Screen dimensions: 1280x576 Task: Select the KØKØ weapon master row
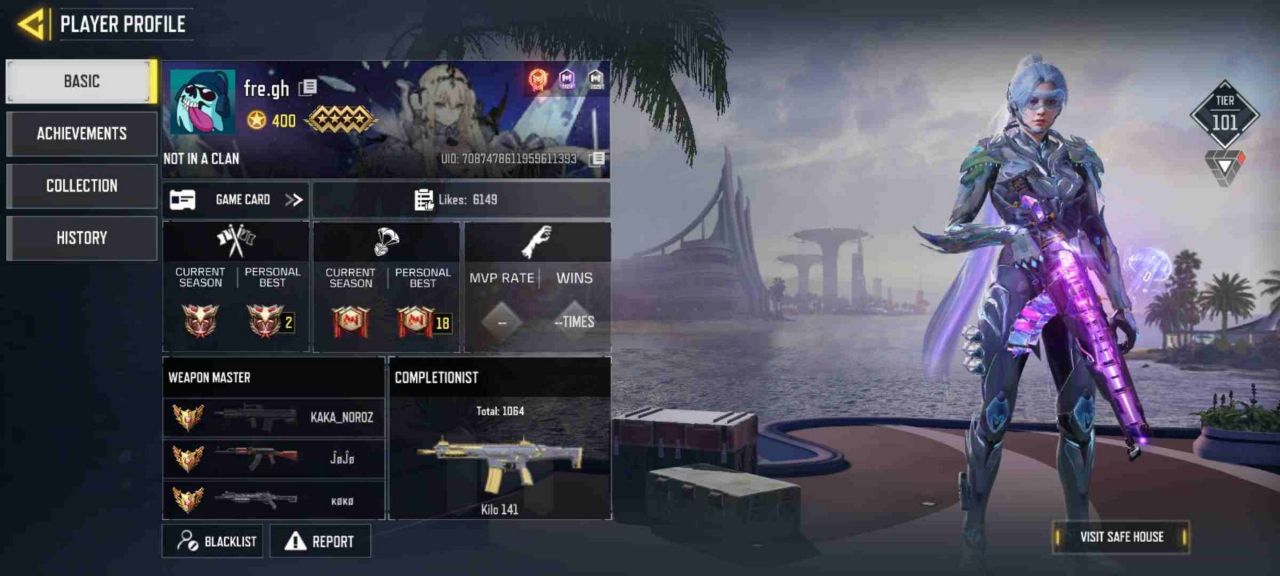point(273,498)
